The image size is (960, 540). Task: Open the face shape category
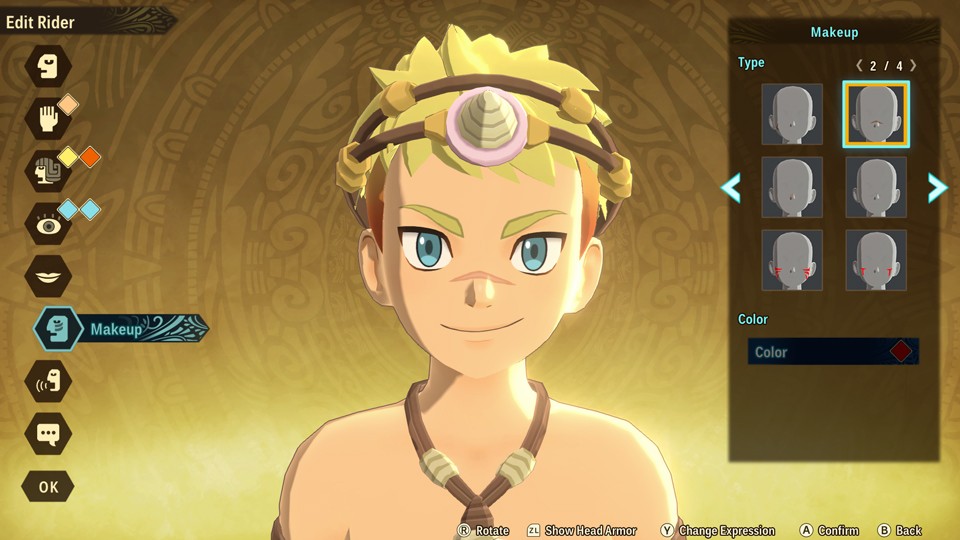[48, 68]
